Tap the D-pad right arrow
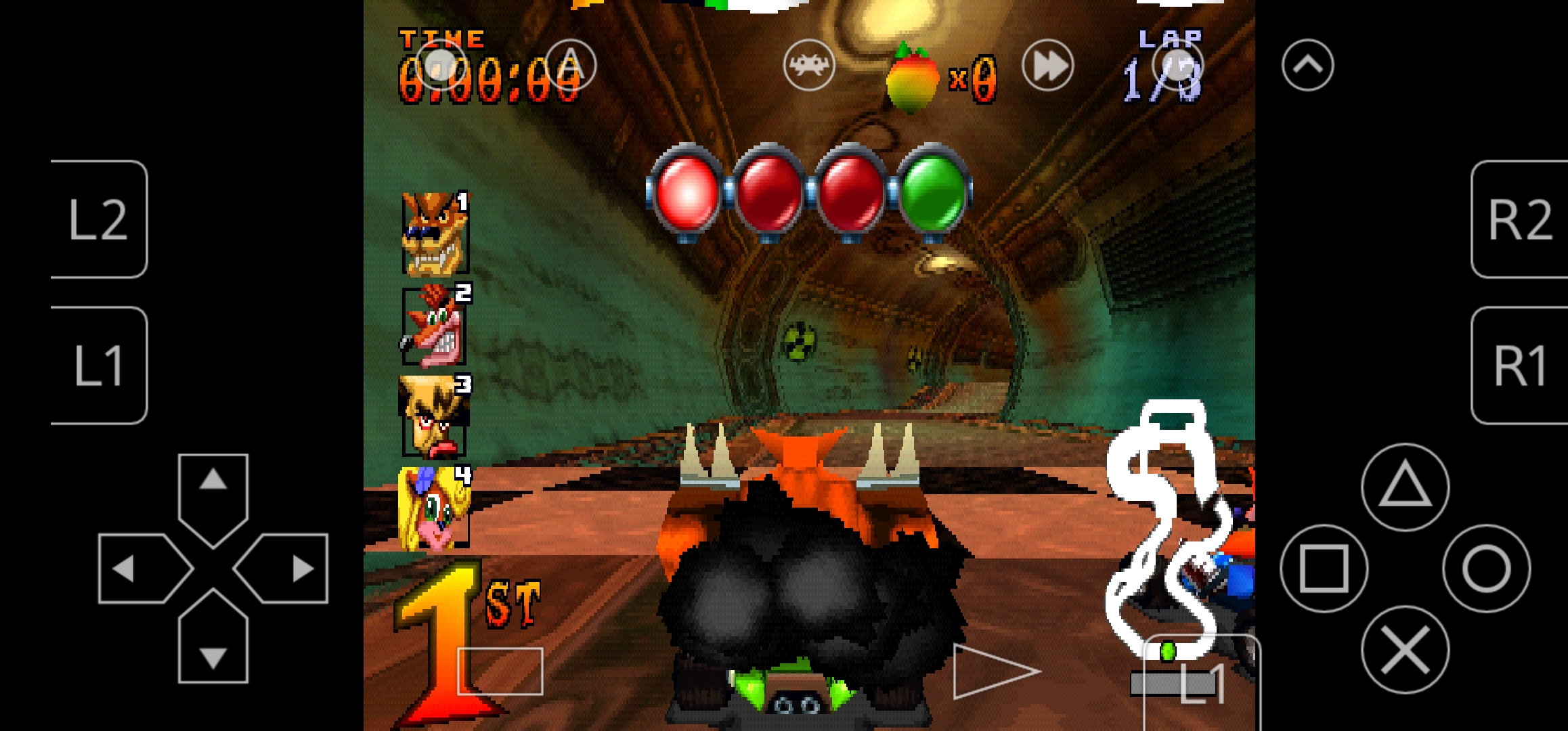Screen dimensions: 1568x731 (291, 569)
